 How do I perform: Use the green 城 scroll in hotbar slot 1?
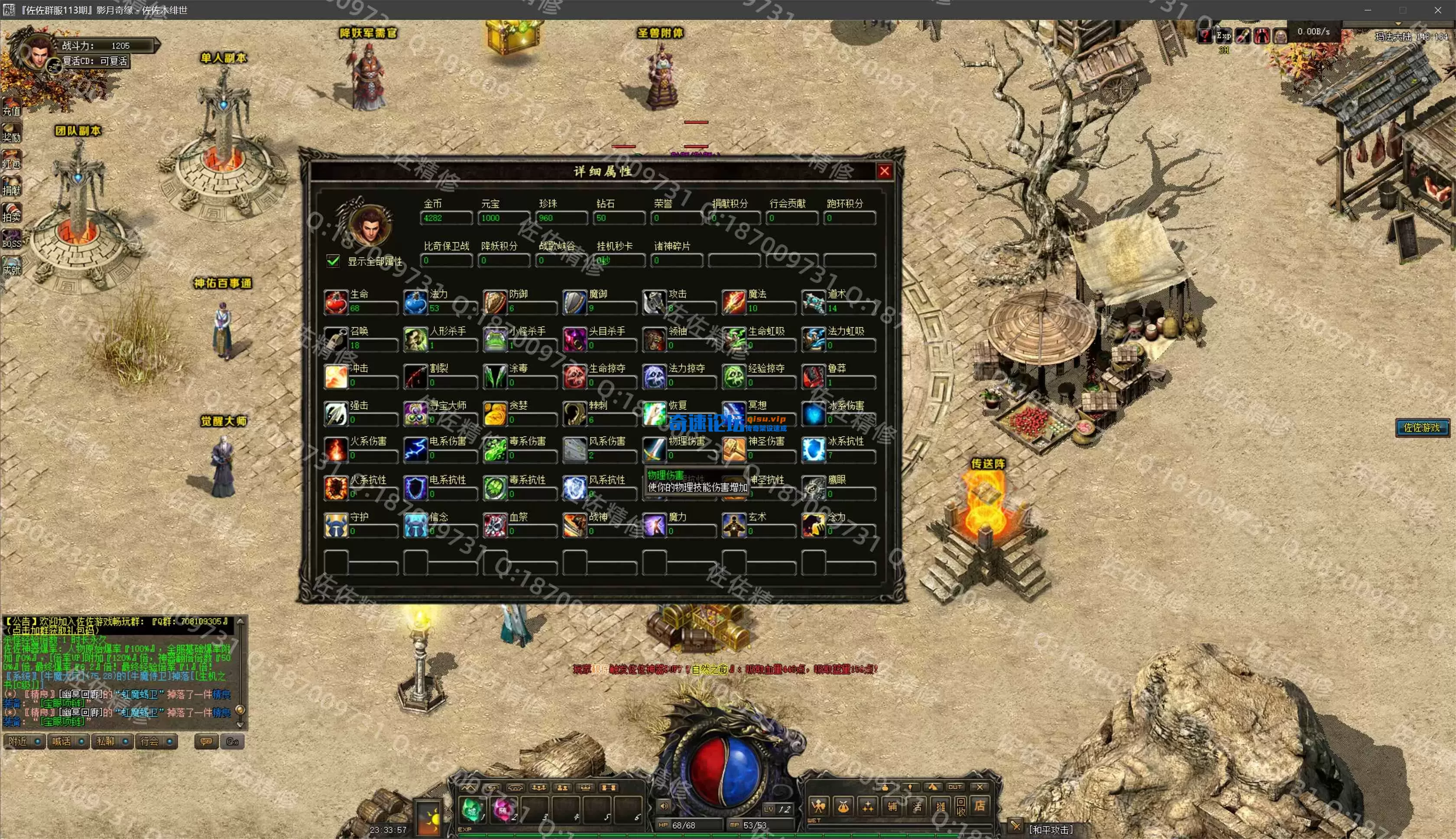[472, 810]
